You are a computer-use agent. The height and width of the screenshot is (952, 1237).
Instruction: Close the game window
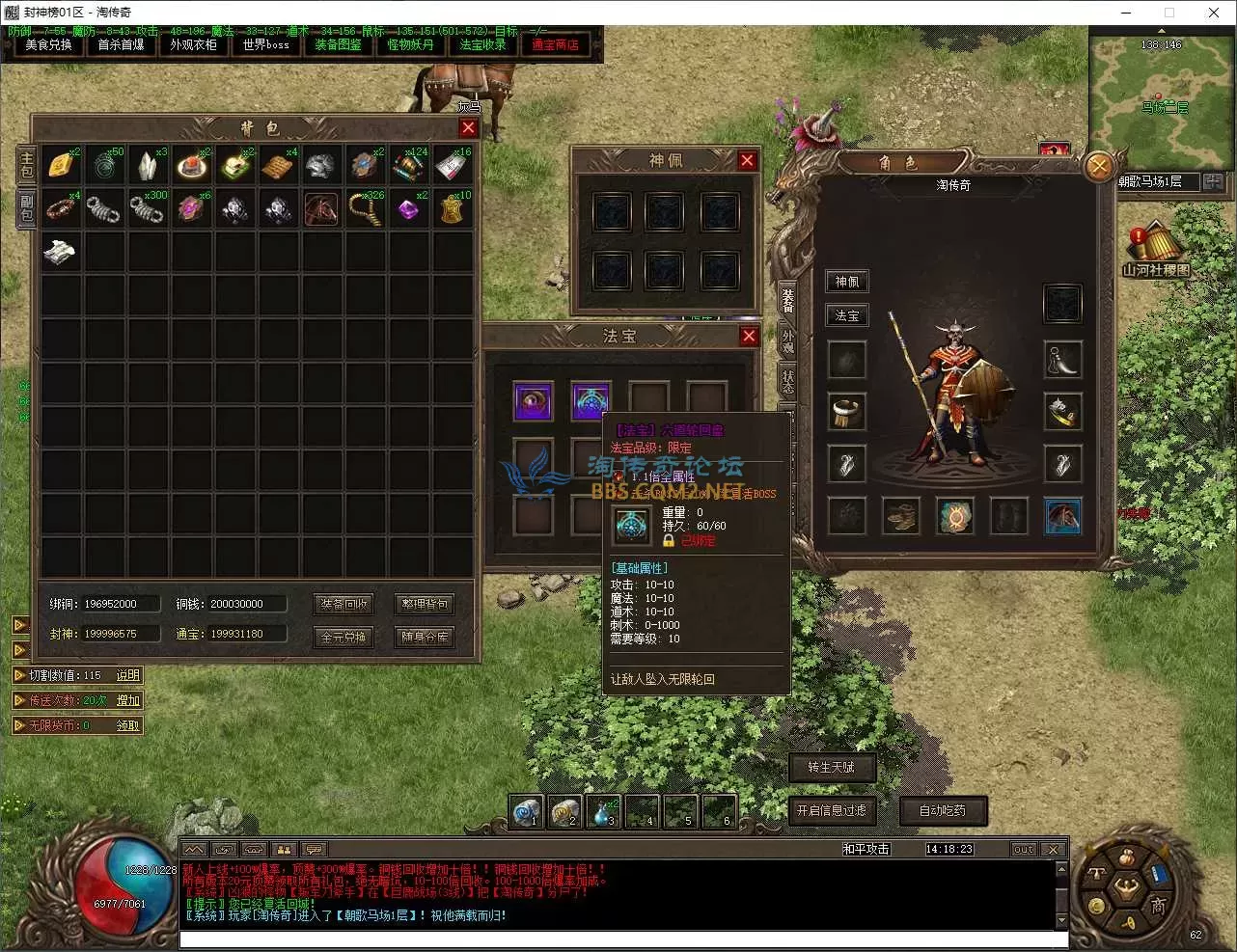[x=1213, y=13]
